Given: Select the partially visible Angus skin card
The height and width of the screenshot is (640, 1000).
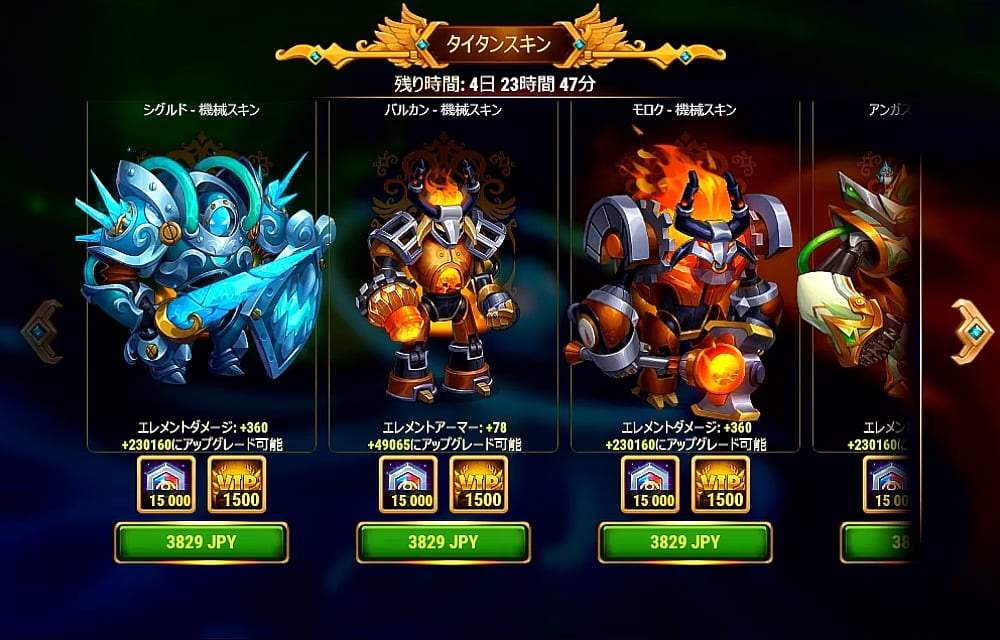Looking at the screenshot, I should [865, 280].
